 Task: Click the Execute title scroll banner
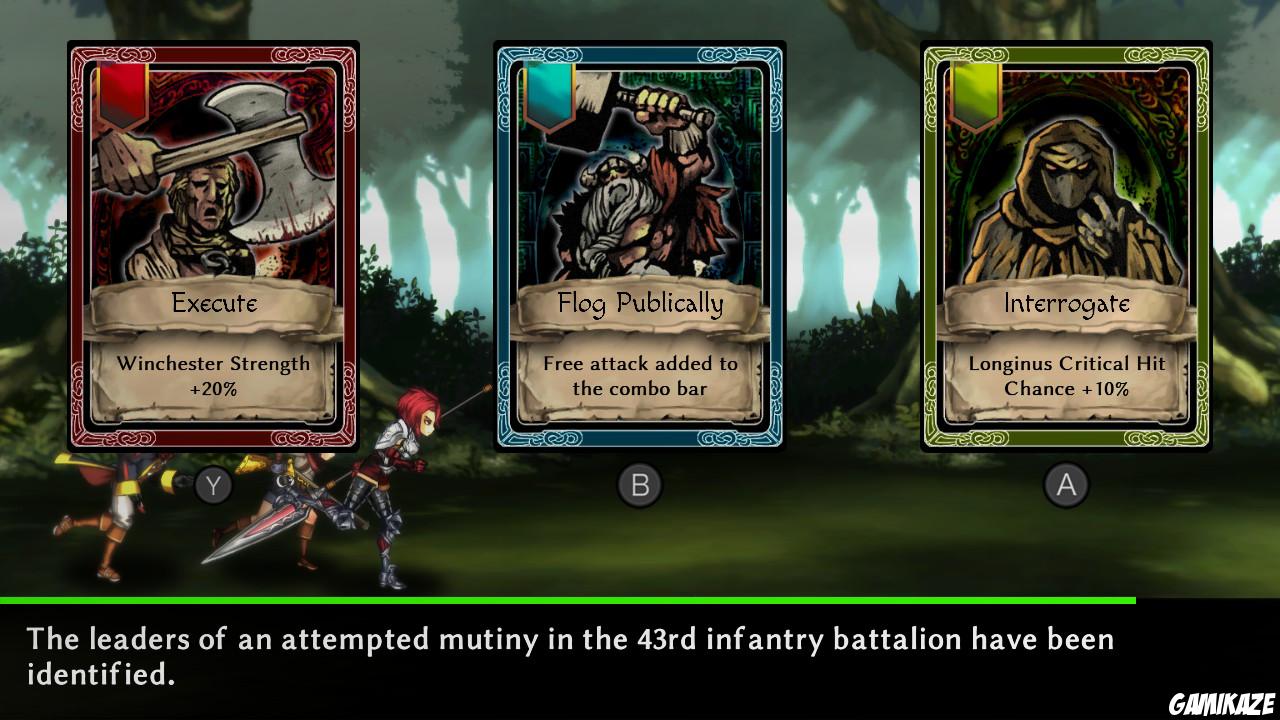tap(213, 305)
